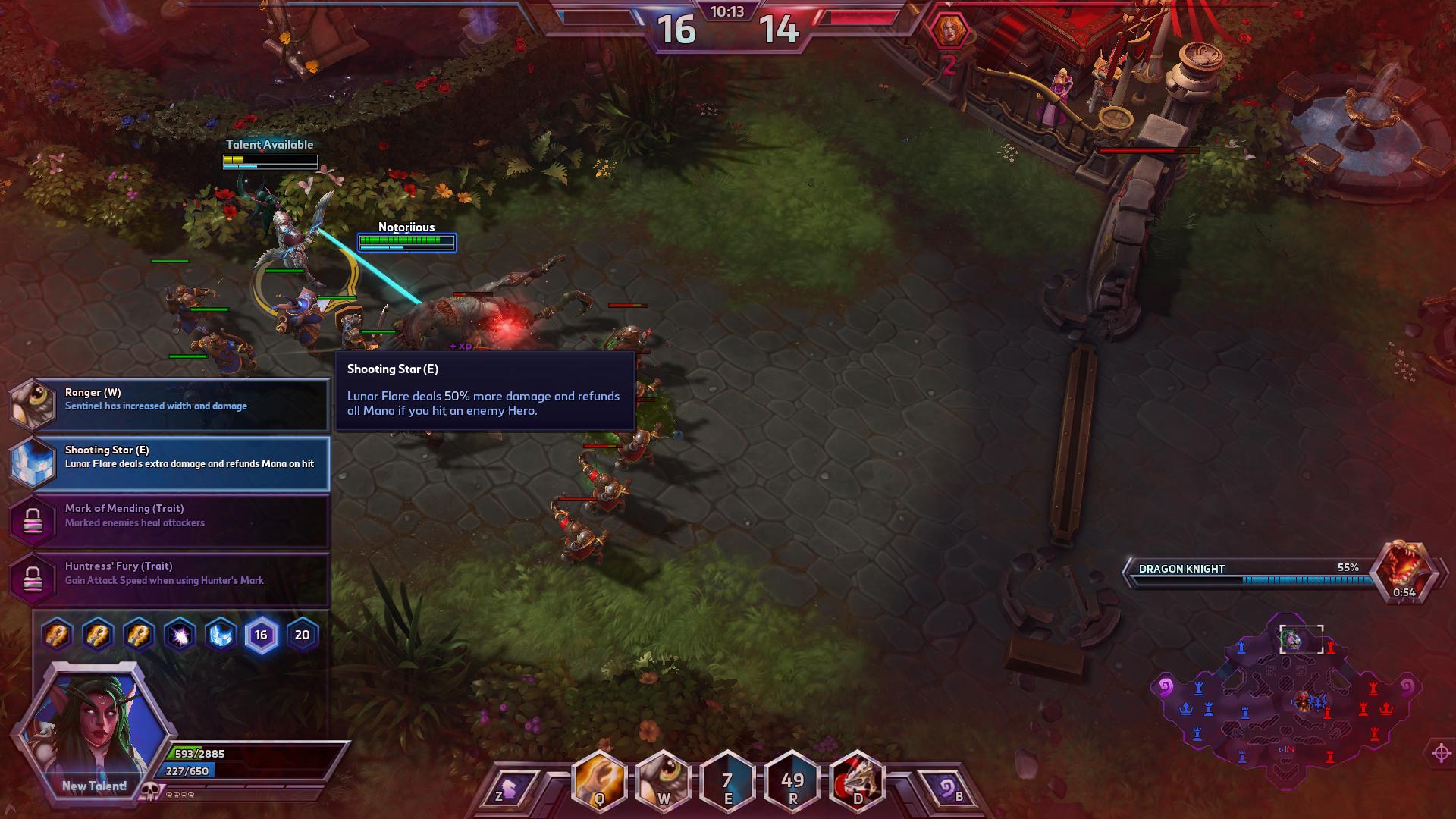This screenshot has height=819, width=1456.
Task: Click the locked Mark of Mending talent
Action: coord(168,521)
